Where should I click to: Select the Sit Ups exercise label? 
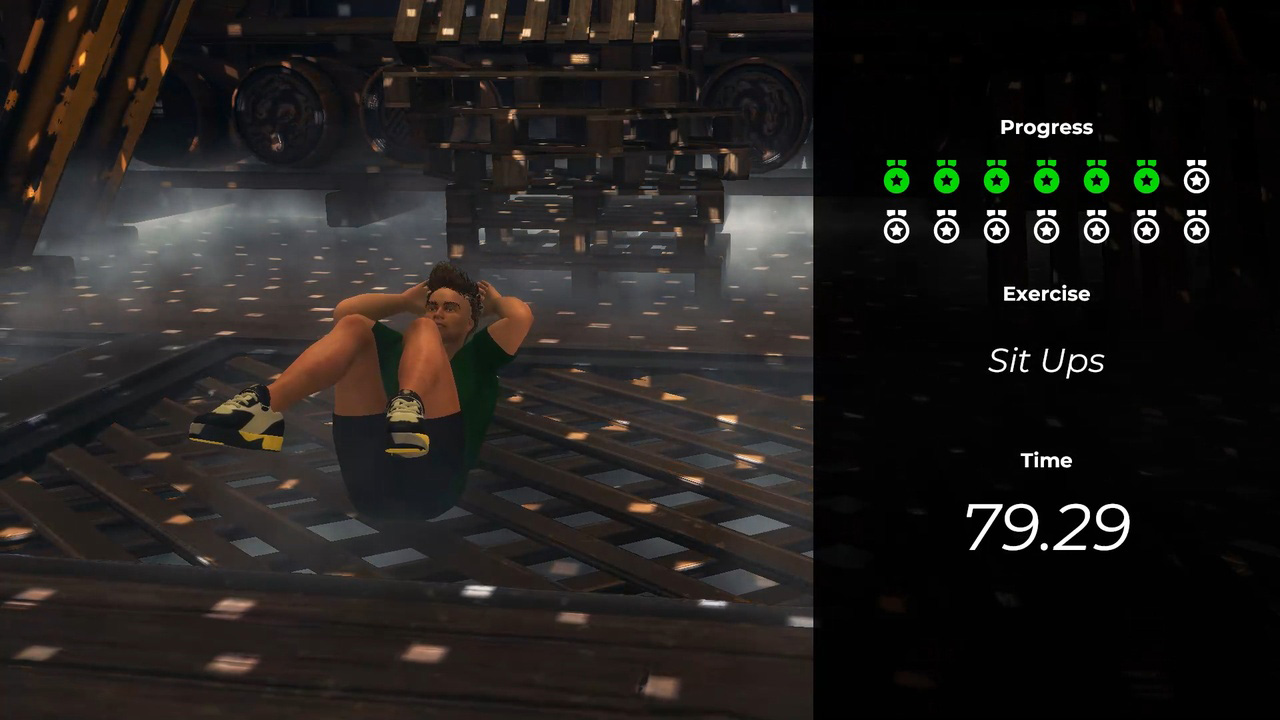(1046, 361)
